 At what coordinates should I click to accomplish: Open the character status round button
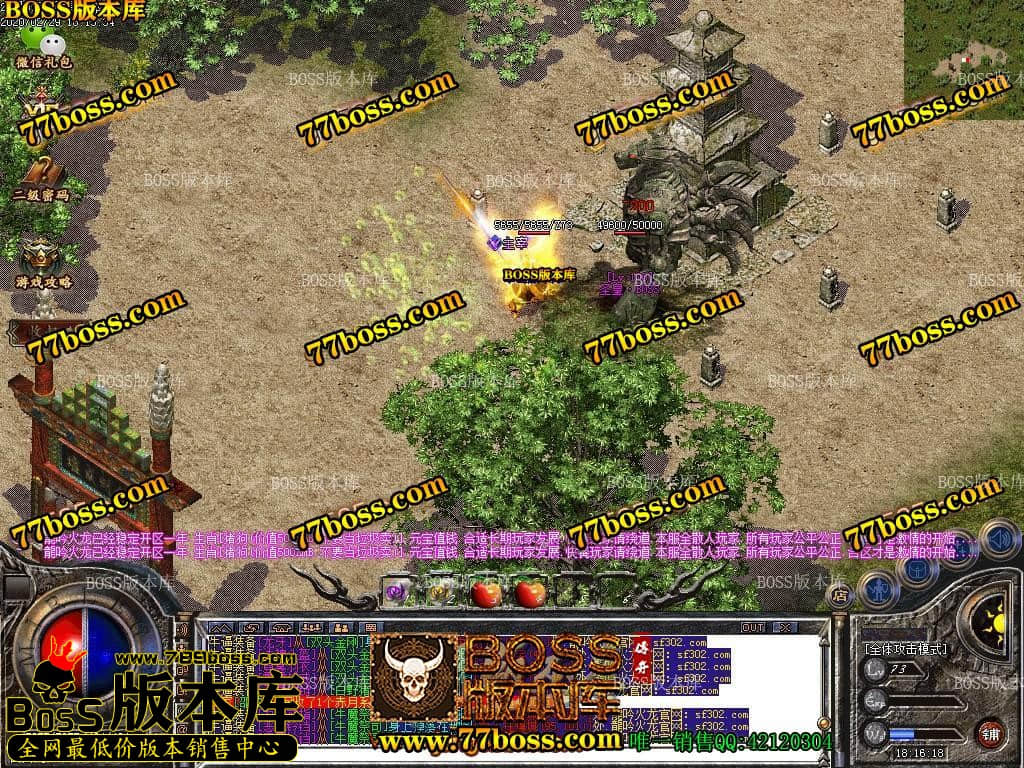(x=876, y=587)
